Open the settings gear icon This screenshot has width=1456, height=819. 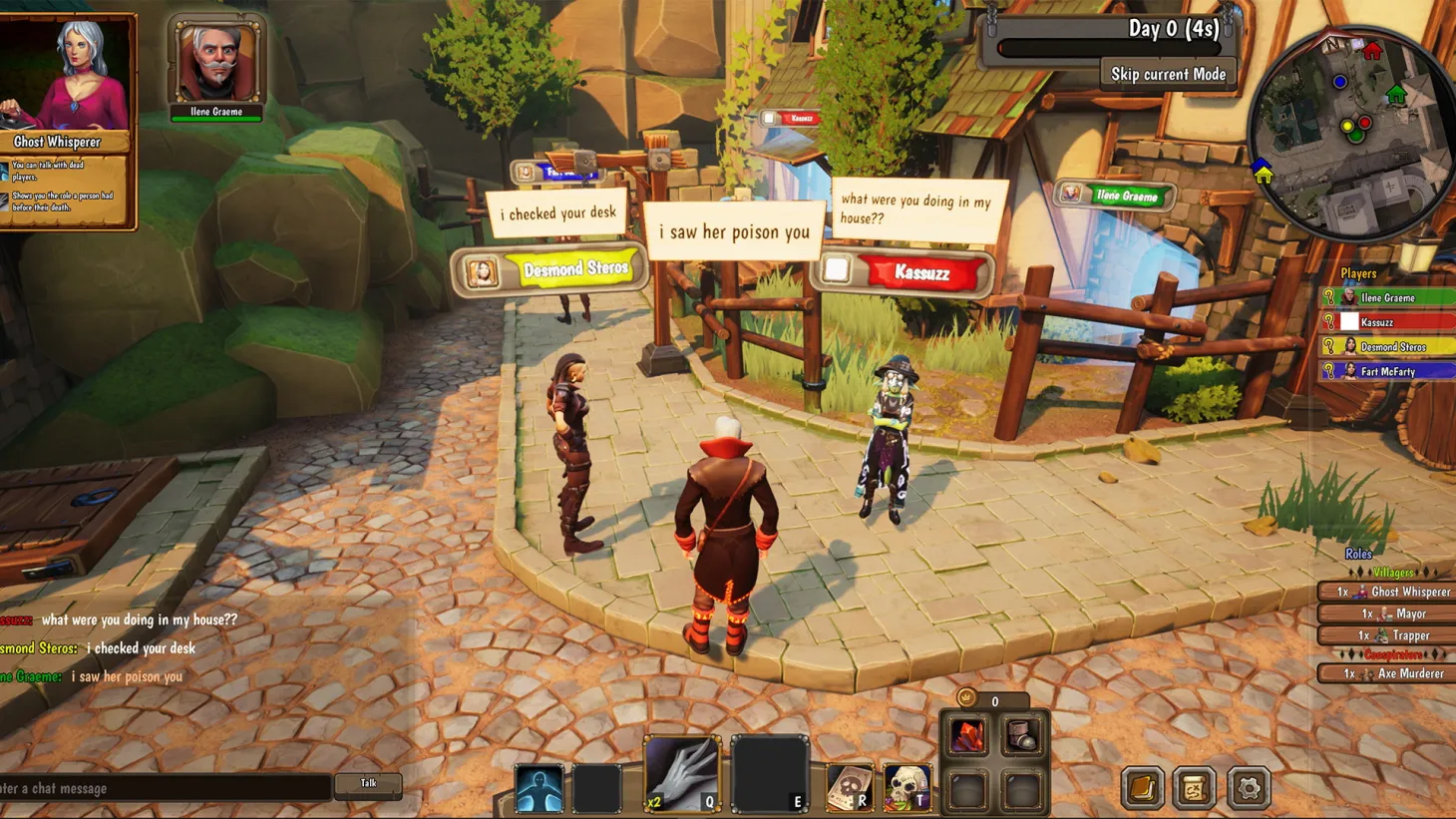1249,787
